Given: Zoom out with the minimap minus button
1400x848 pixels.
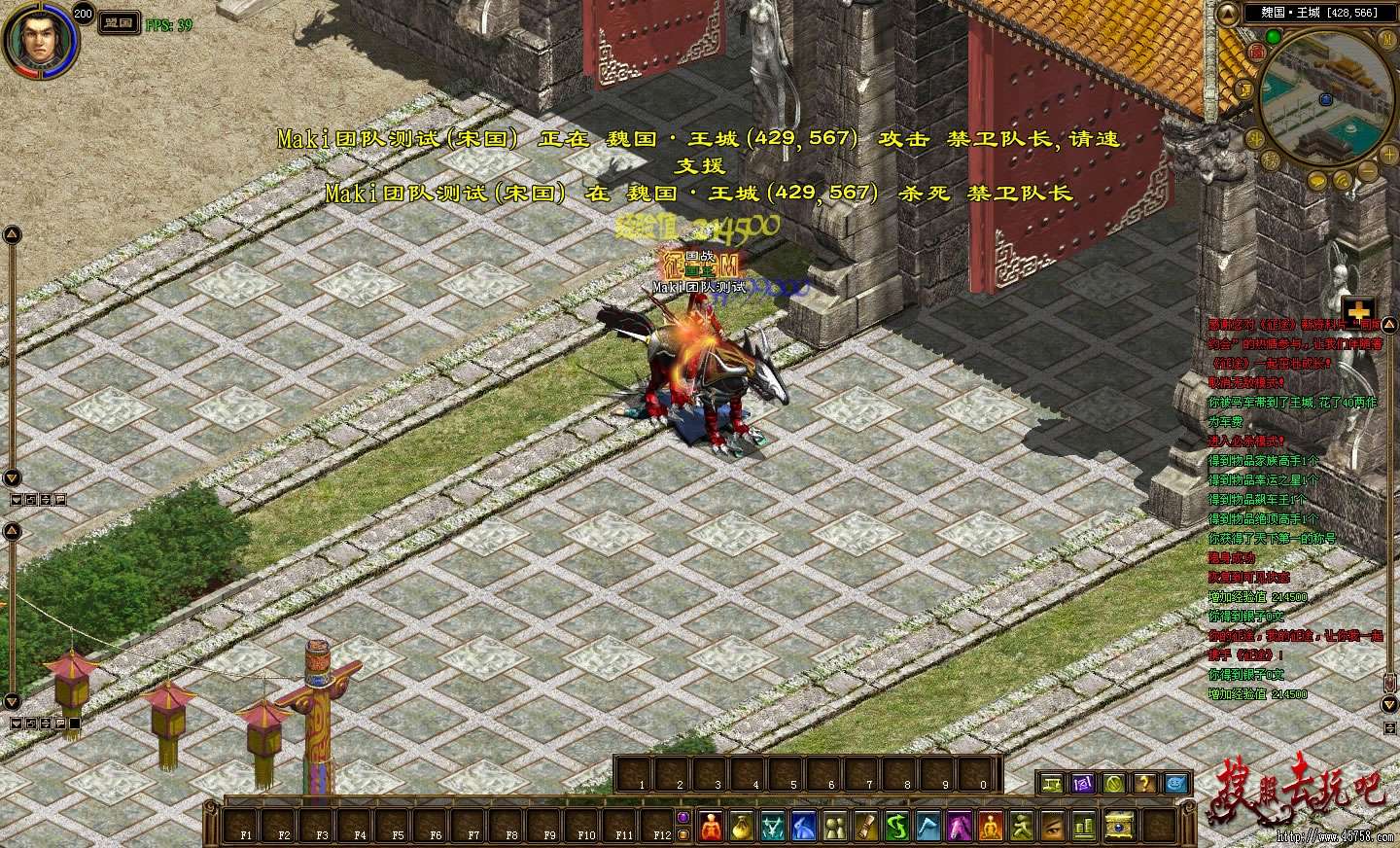Looking at the screenshot, I should coord(1368,170).
